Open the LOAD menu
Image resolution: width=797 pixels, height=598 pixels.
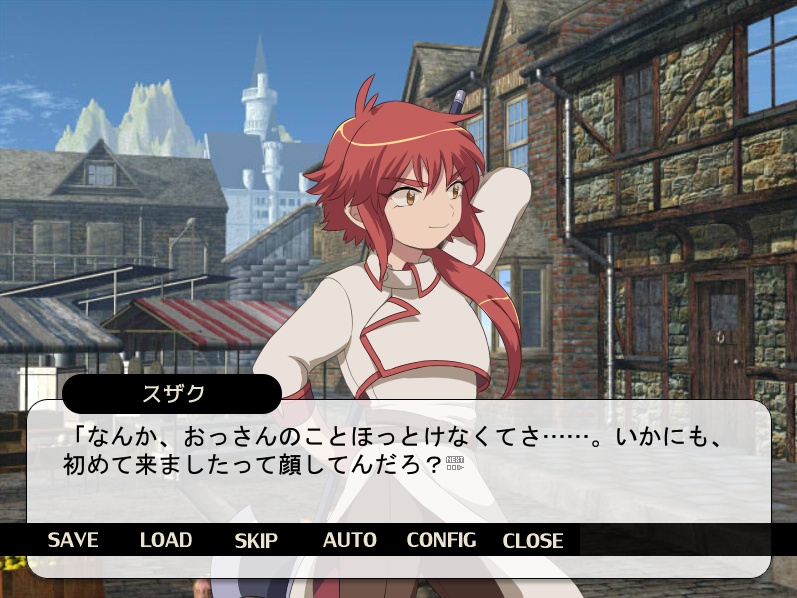pyautogui.click(x=166, y=540)
